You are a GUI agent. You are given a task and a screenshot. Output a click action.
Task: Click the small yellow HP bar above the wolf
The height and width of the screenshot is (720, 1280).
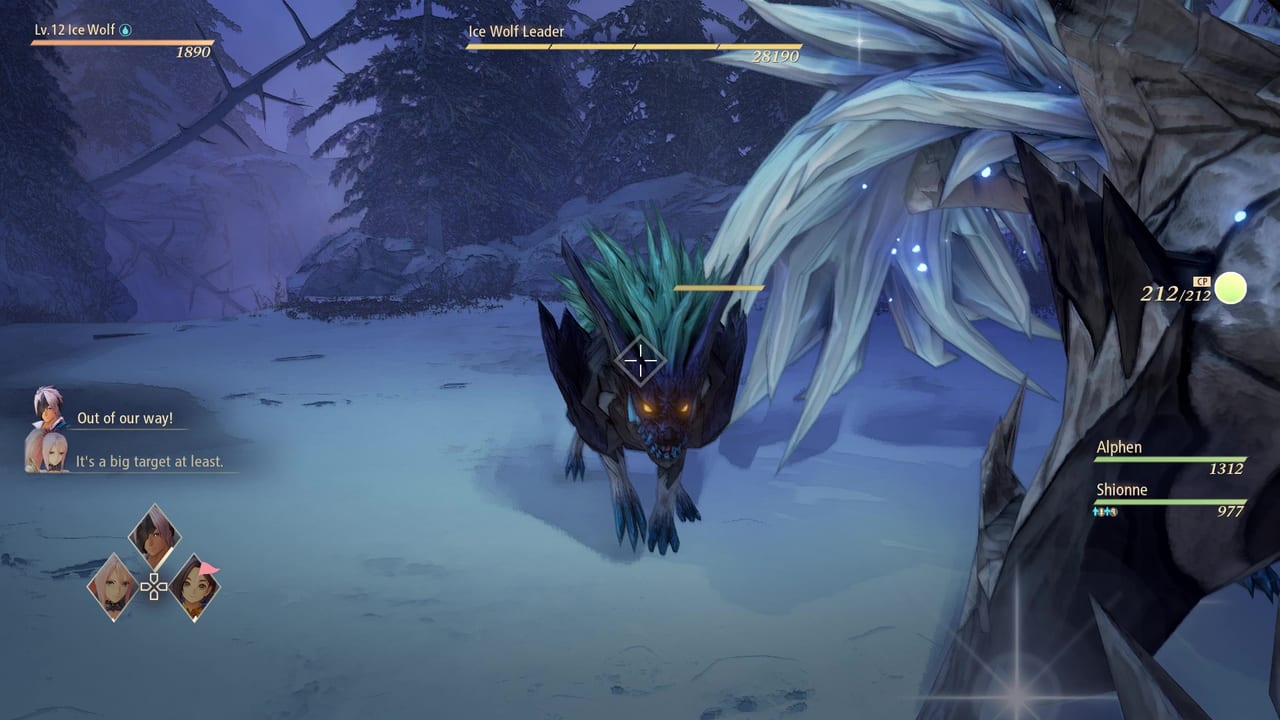click(x=716, y=287)
